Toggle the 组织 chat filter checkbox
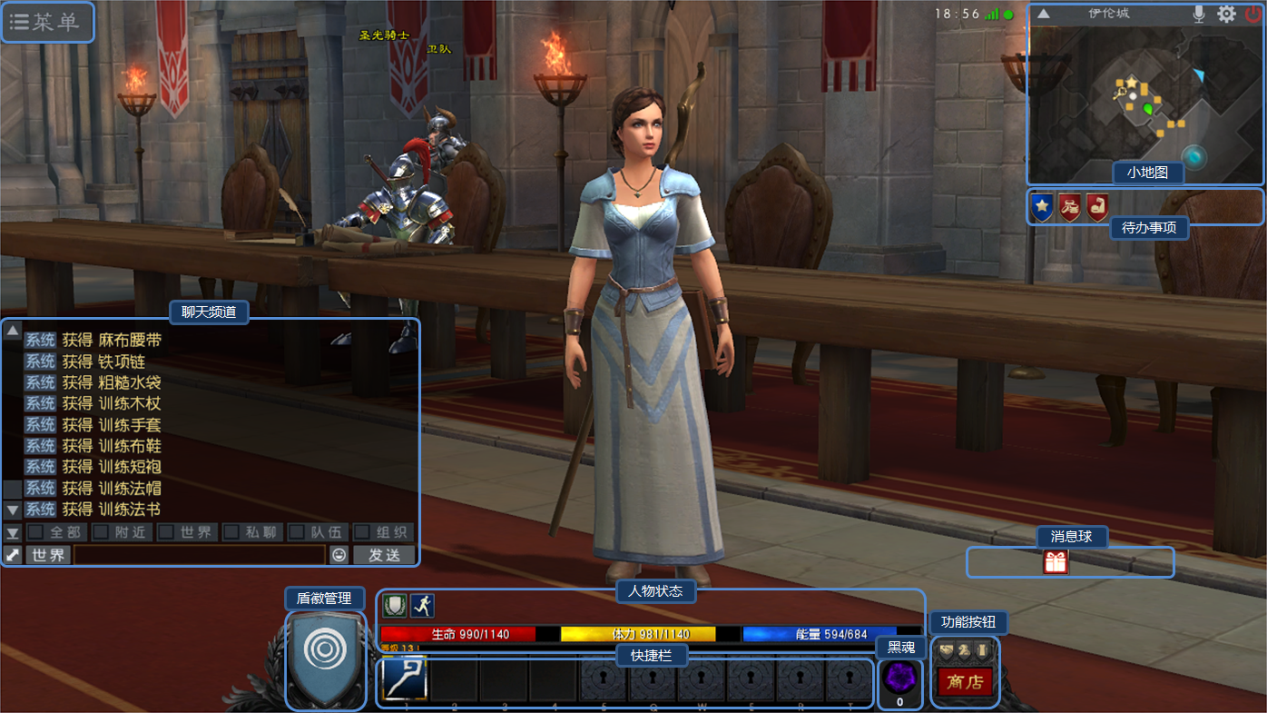 (363, 532)
